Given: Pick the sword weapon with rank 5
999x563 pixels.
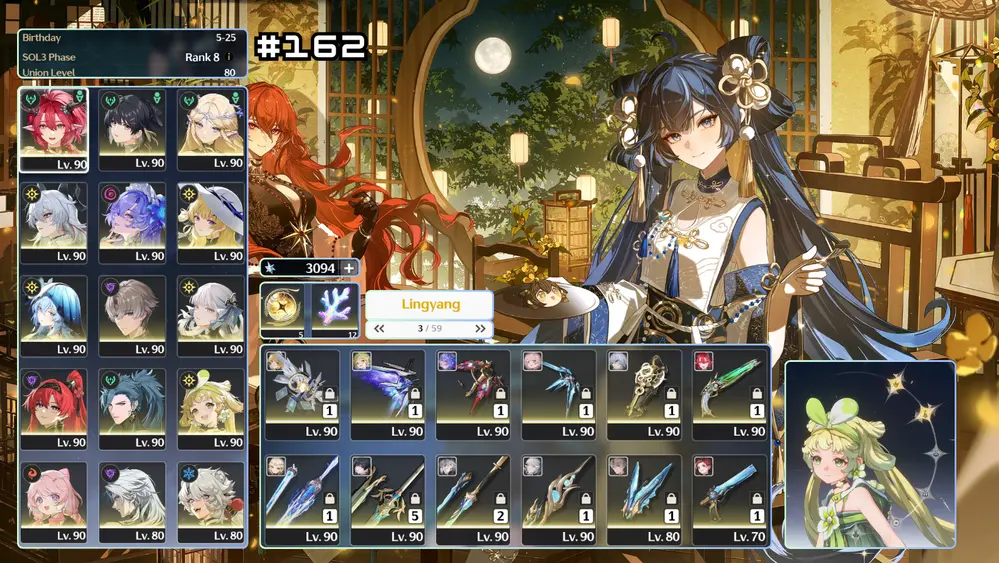Looking at the screenshot, I should pos(388,499).
